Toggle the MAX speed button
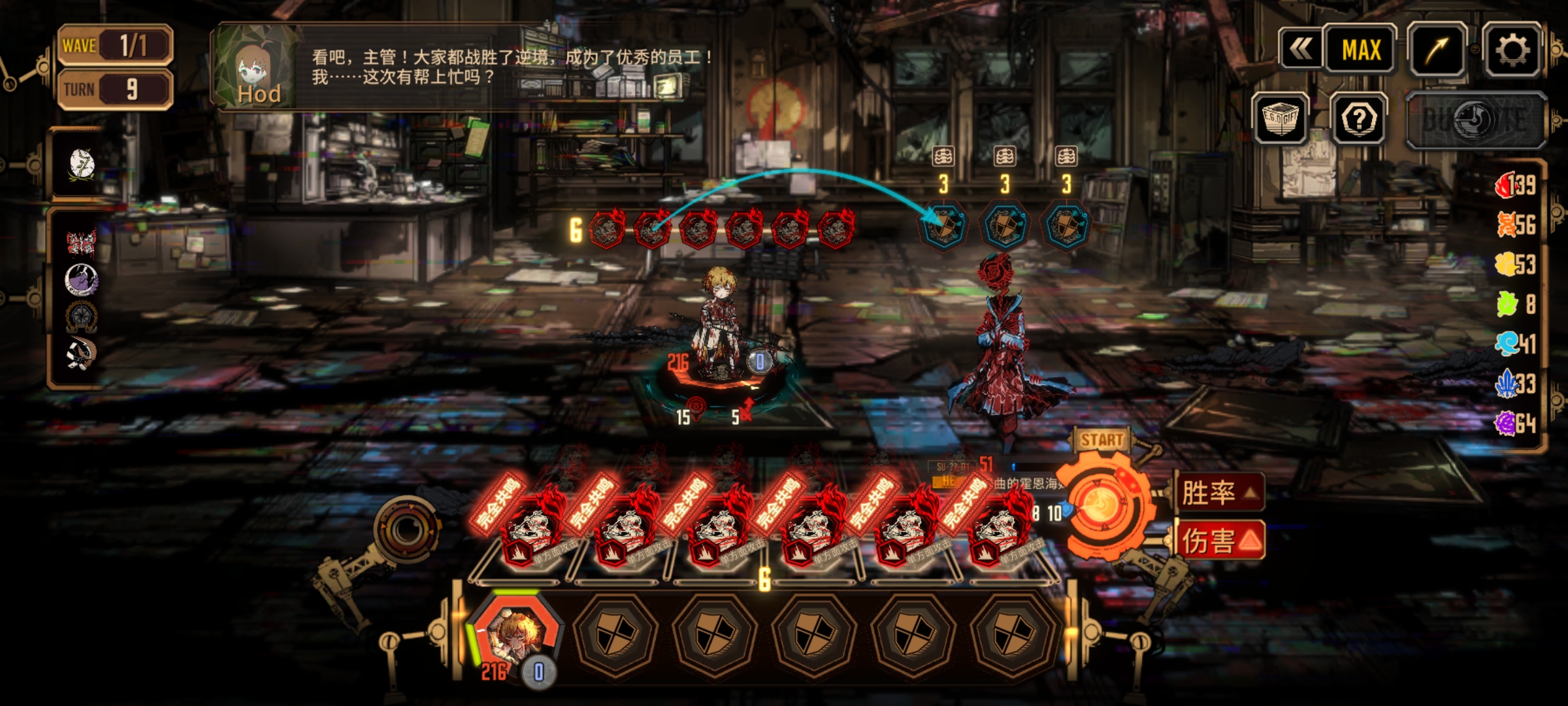The height and width of the screenshot is (706, 1568). pos(1361,50)
